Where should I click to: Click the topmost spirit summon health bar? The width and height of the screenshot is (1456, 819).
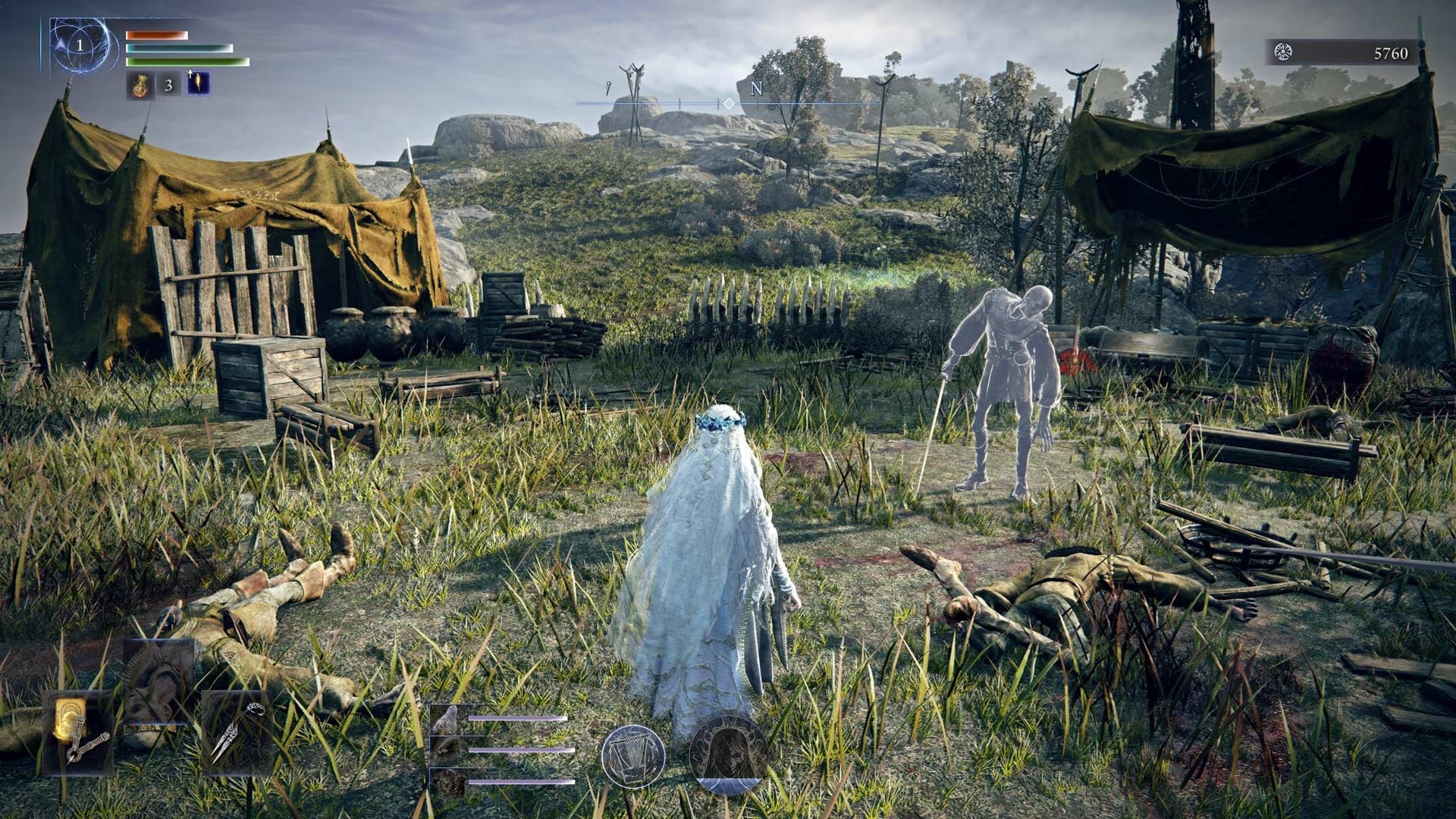click(518, 717)
